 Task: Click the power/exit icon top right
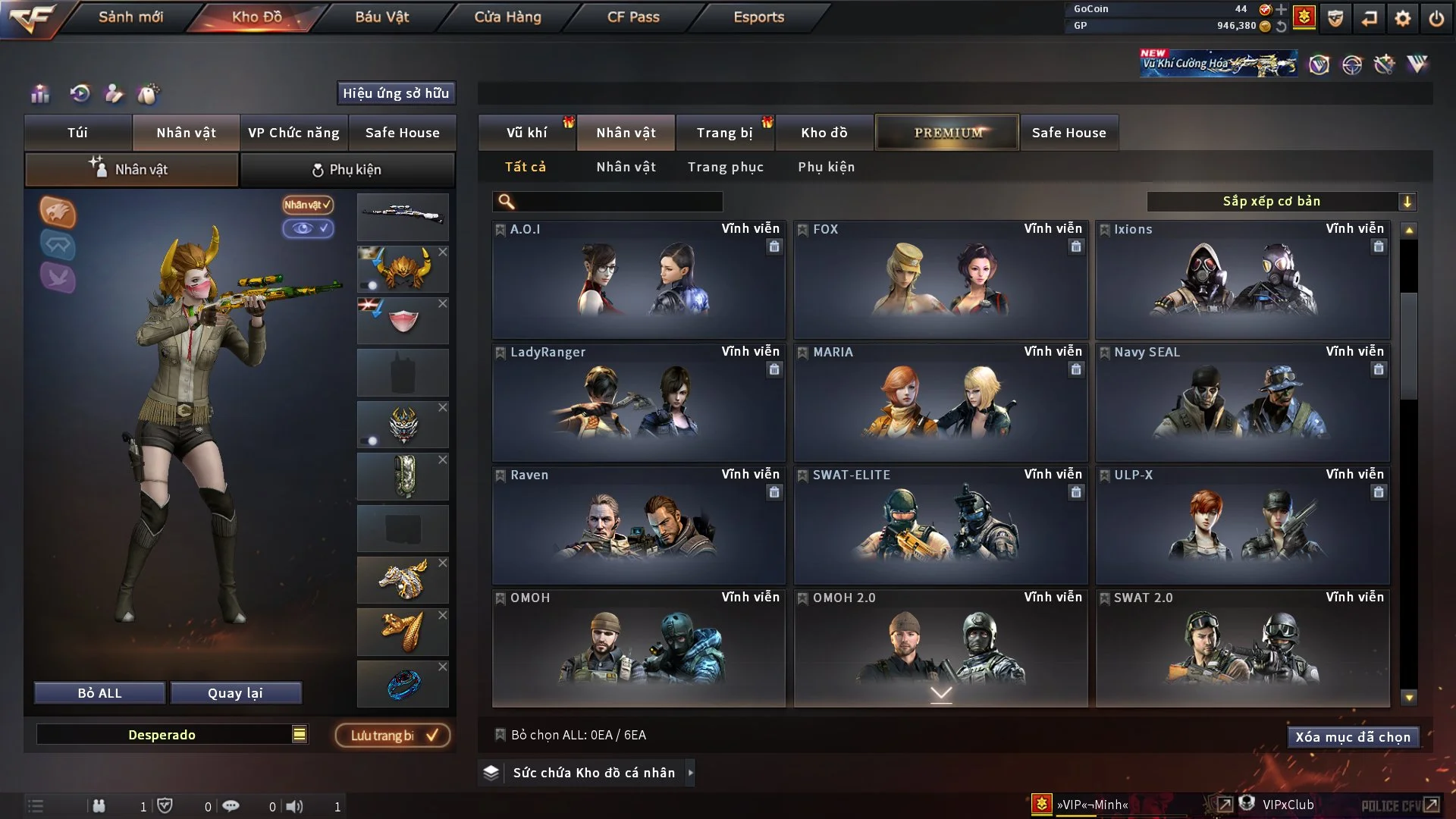1436,17
